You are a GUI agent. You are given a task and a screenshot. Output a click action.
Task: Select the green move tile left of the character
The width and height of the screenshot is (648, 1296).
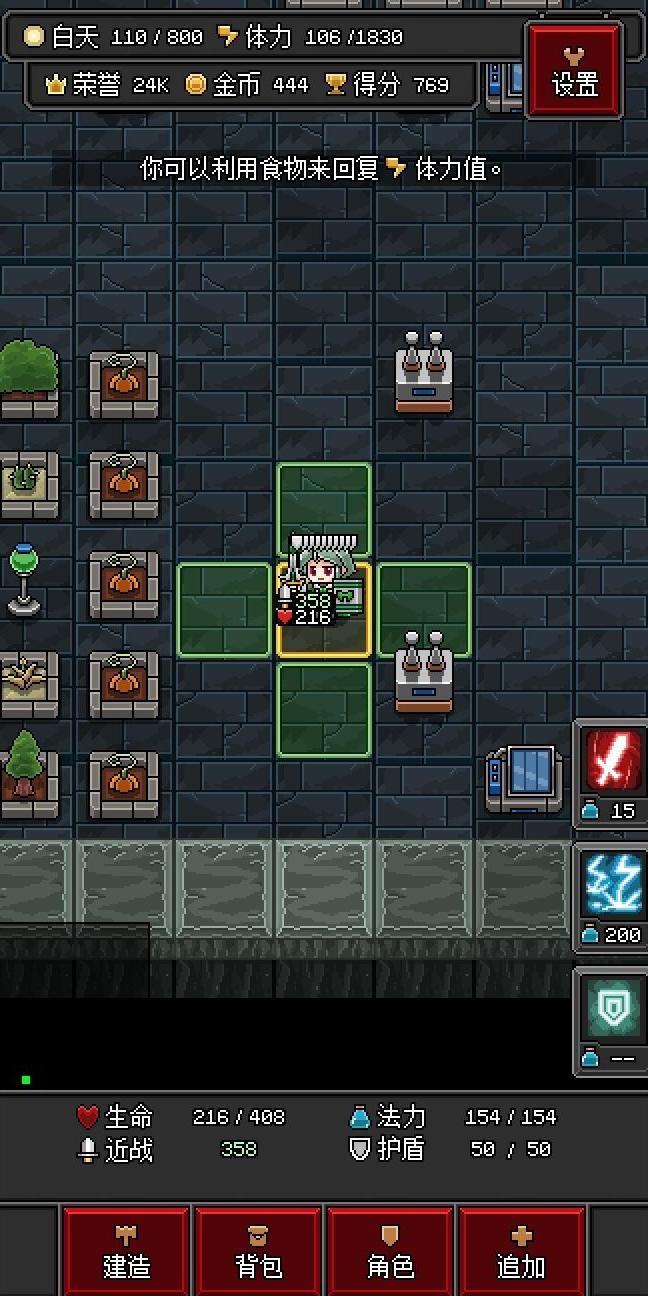click(x=224, y=610)
